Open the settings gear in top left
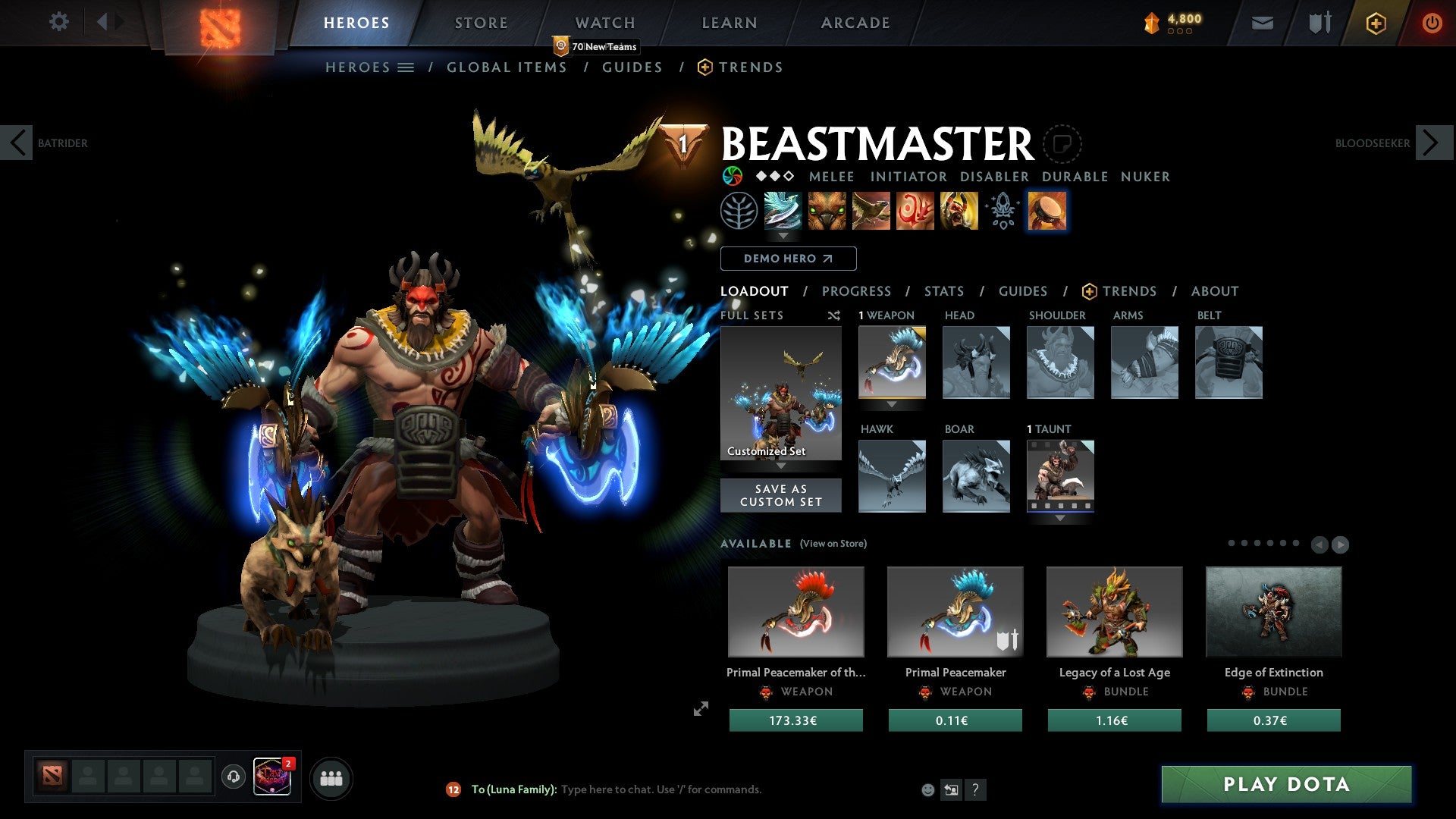This screenshot has height=819, width=1456. pos(58,22)
